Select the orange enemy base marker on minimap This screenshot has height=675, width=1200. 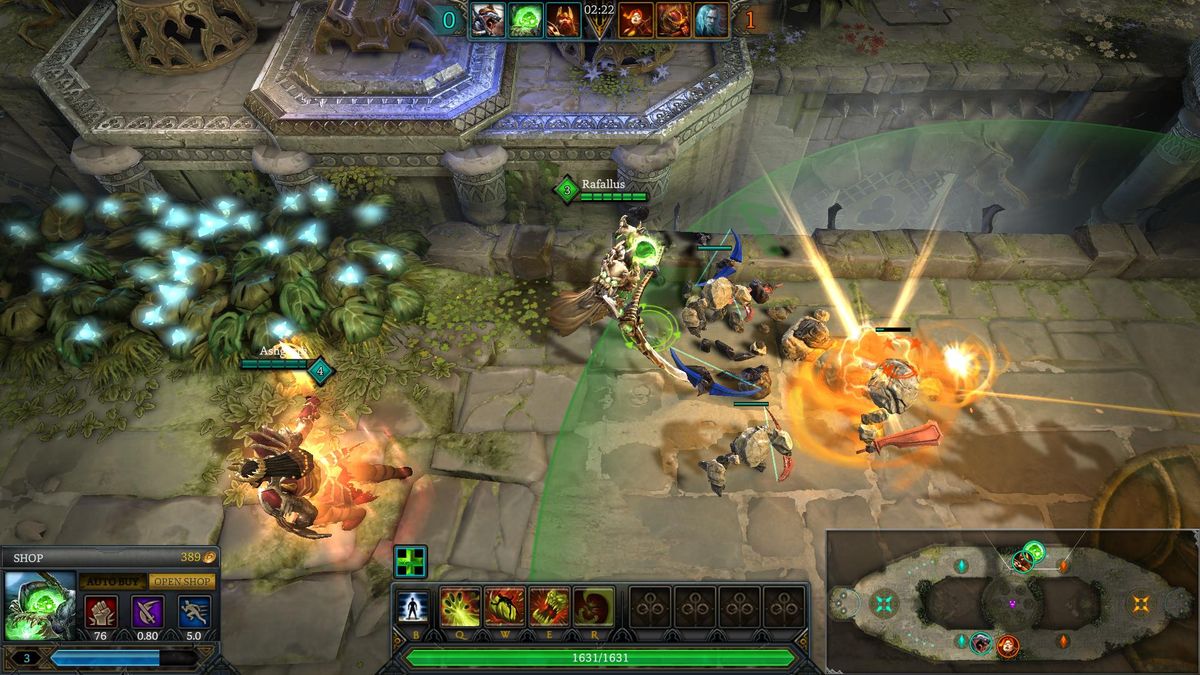tap(1140, 603)
